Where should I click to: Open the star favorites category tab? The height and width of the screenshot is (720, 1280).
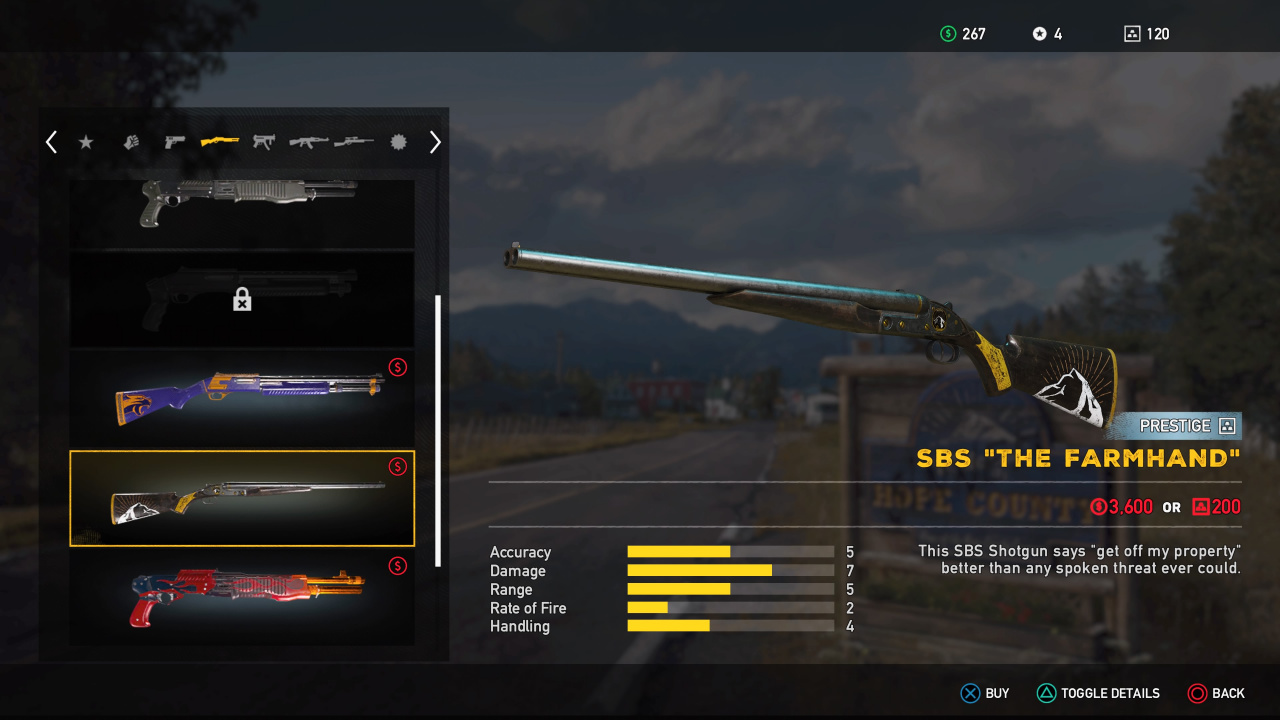(86, 143)
